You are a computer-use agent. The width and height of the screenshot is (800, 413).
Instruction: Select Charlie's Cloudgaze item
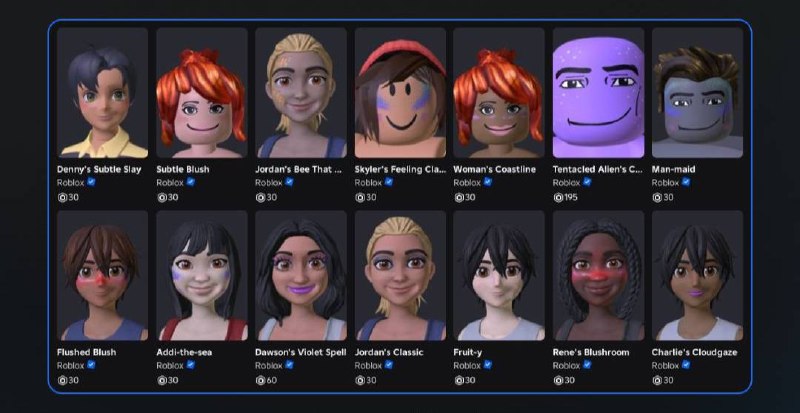click(x=697, y=275)
